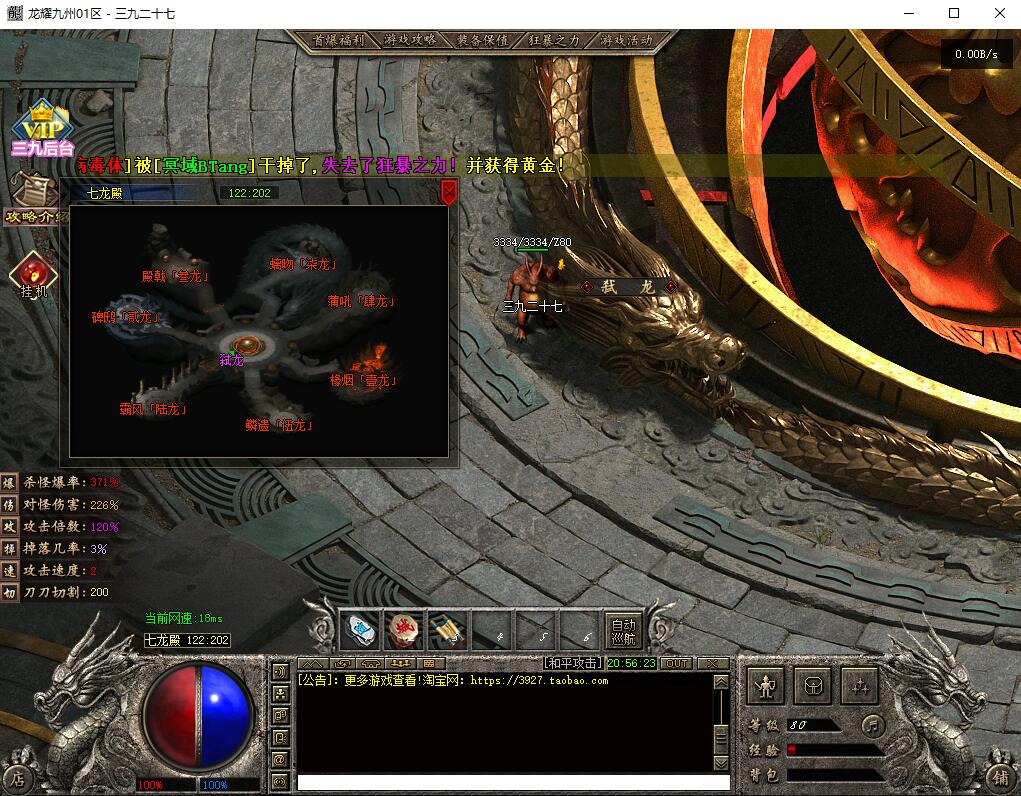Close the 七龙殿 map window
This screenshot has height=796, width=1021.
[449, 190]
